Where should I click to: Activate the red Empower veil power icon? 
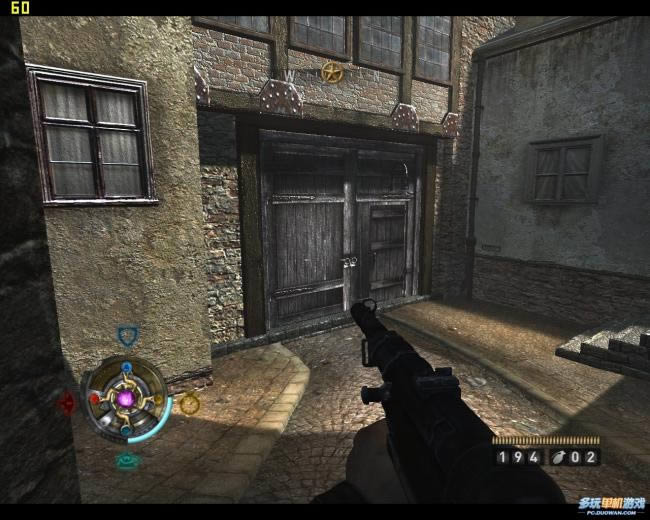tap(67, 403)
